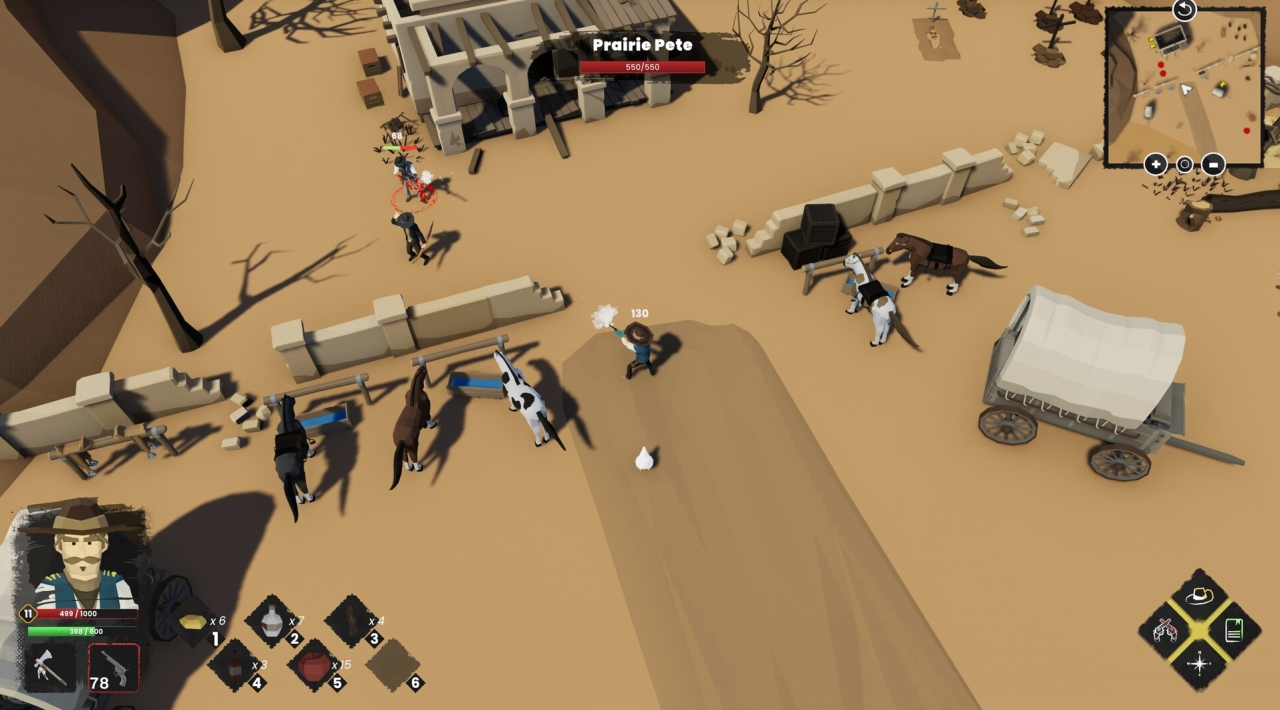Image resolution: width=1280 pixels, height=710 pixels.
Task: Open the compass map menu
Action: pos(1199,663)
